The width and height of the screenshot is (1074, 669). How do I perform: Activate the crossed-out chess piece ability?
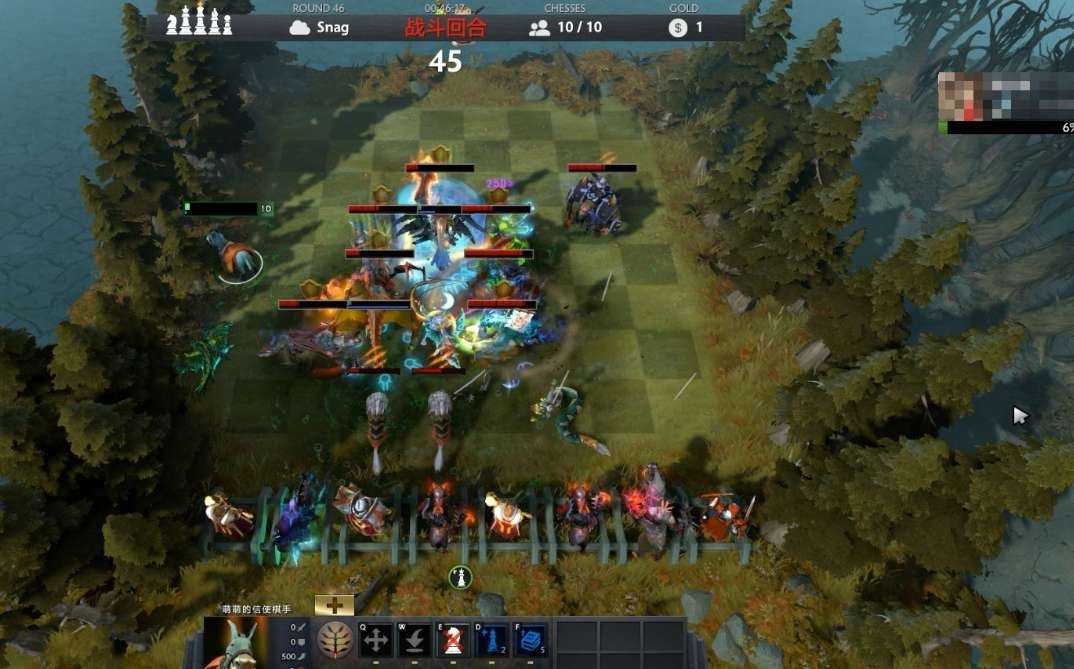453,640
